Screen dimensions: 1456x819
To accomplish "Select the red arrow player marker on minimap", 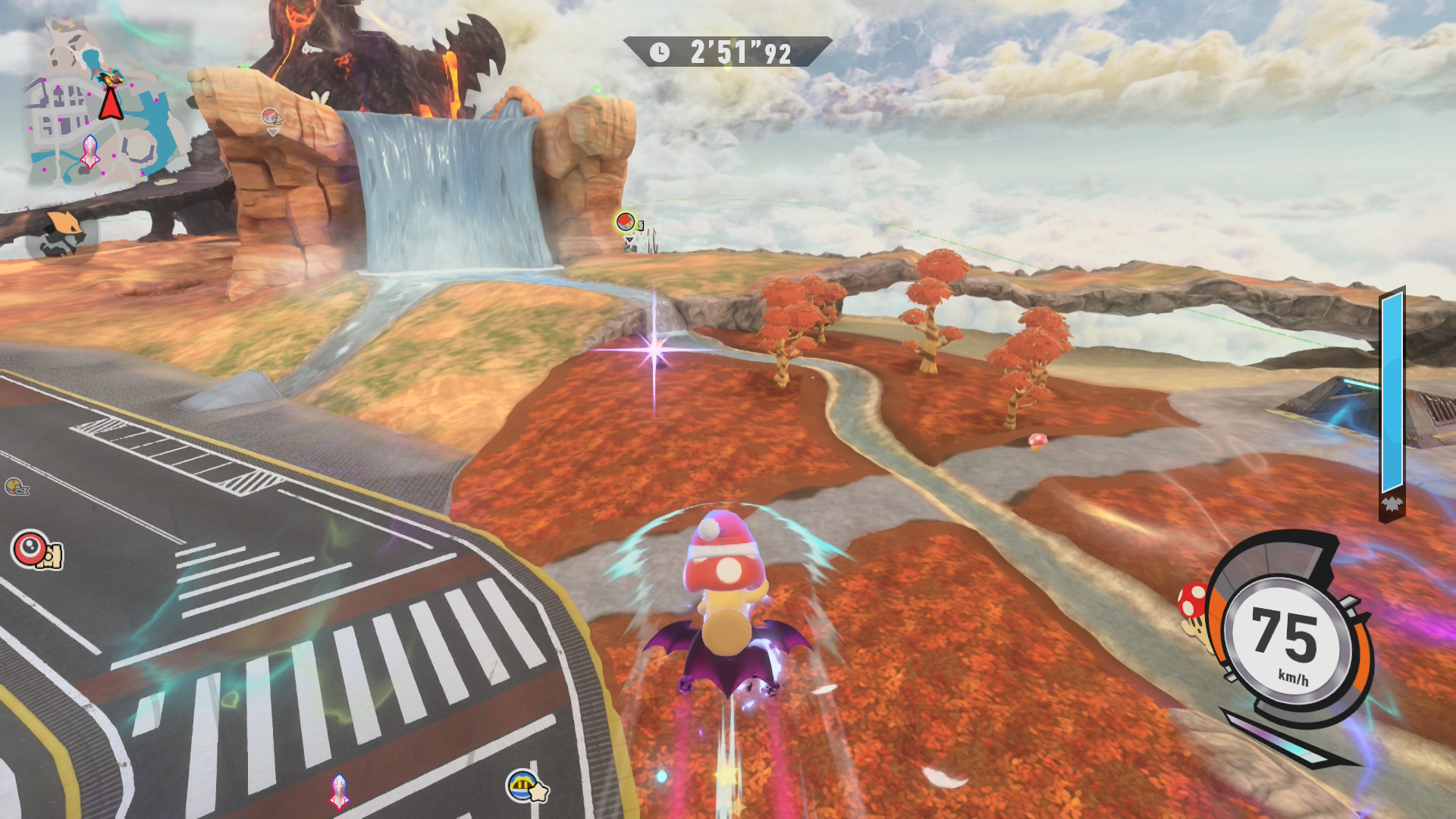I will 111,102.
